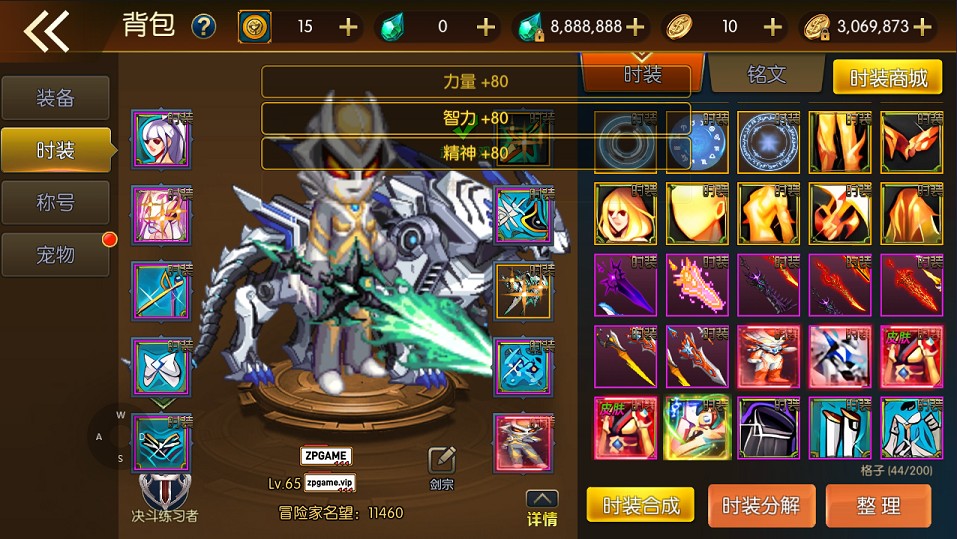Sort the bag with 整理 button
The width and height of the screenshot is (957, 539).
878,505
